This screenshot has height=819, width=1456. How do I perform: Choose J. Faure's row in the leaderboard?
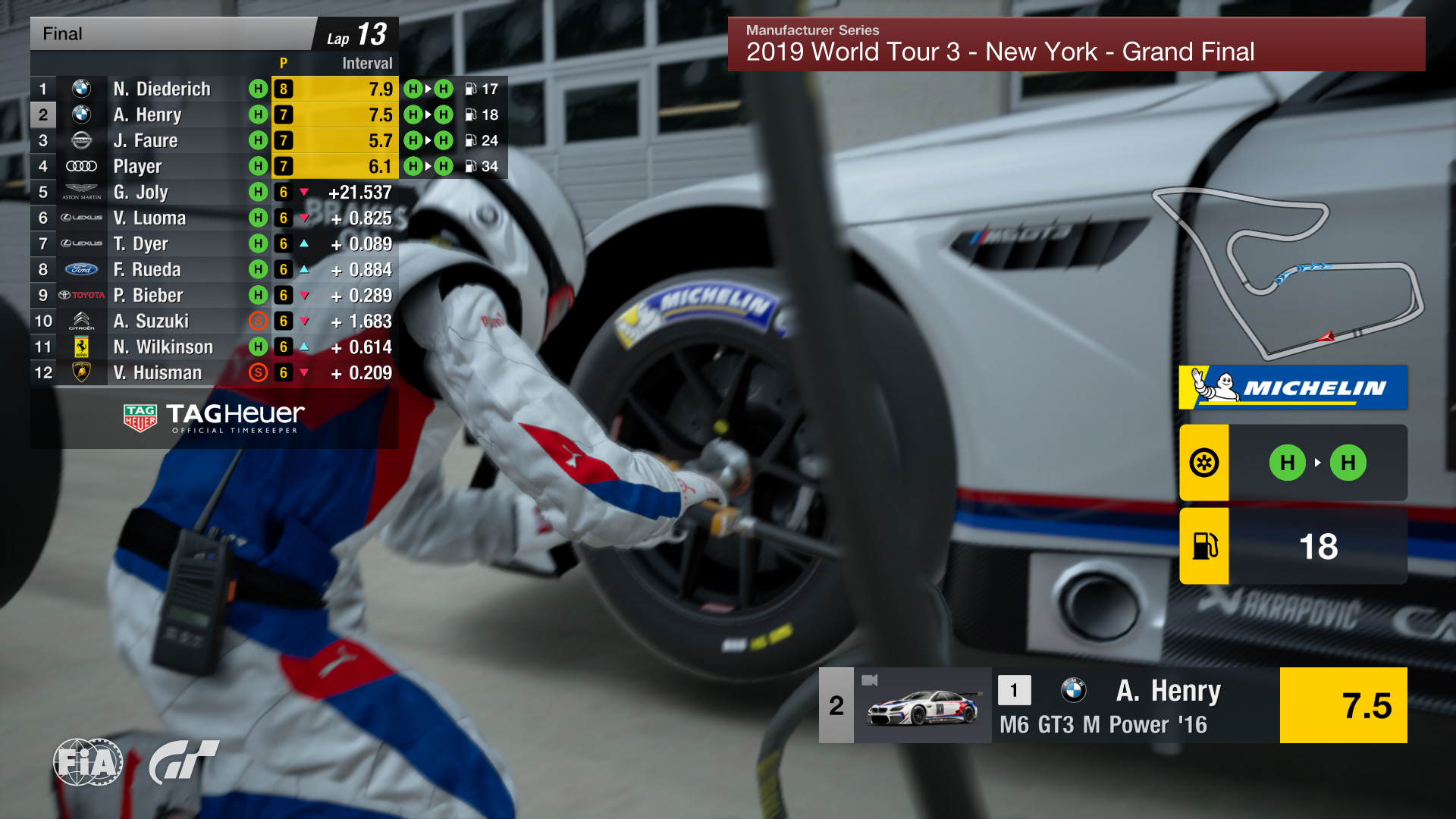[145, 140]
